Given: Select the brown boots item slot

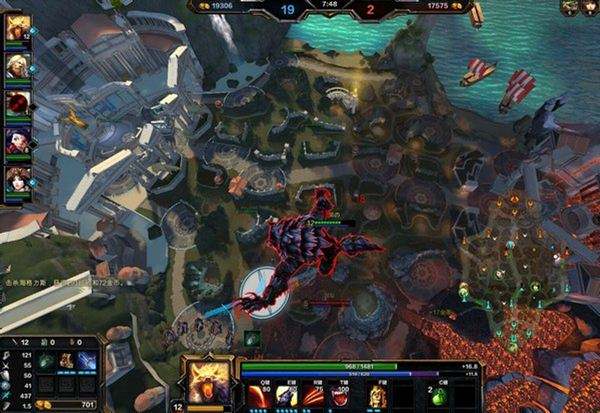Looking at the screenshot, I should point(66,361).
